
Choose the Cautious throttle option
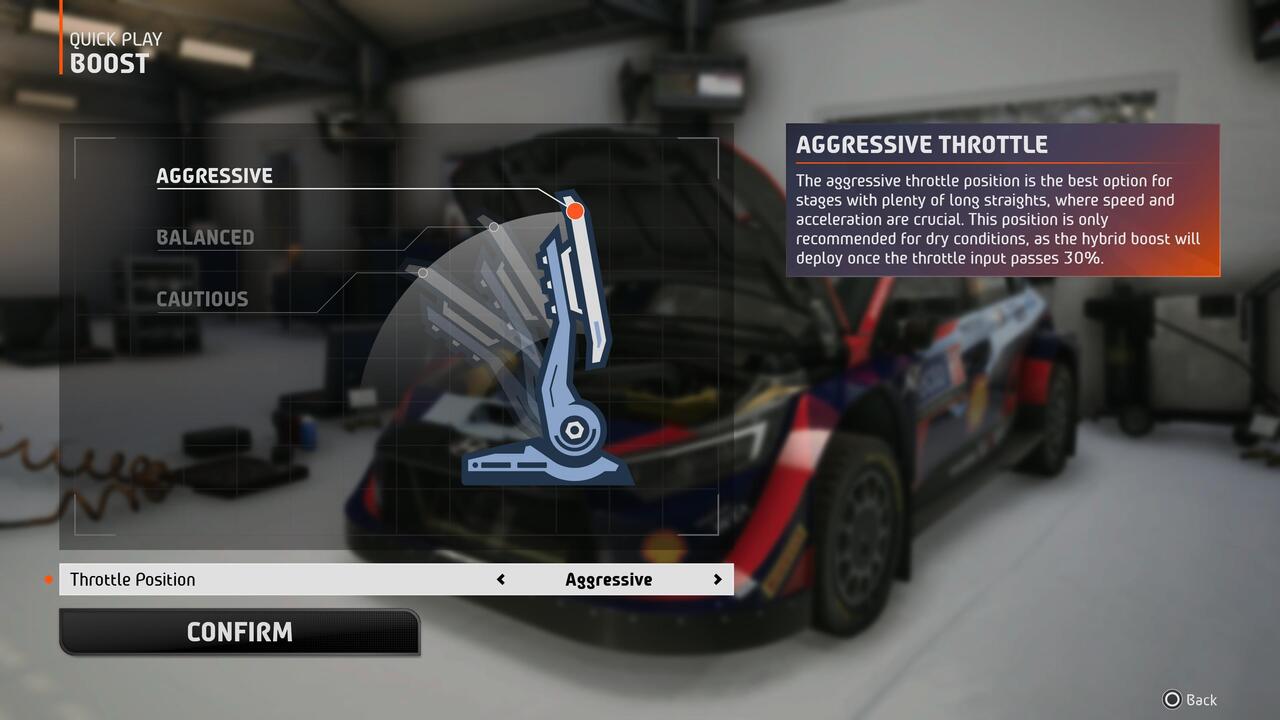click(x=202, y=299)
